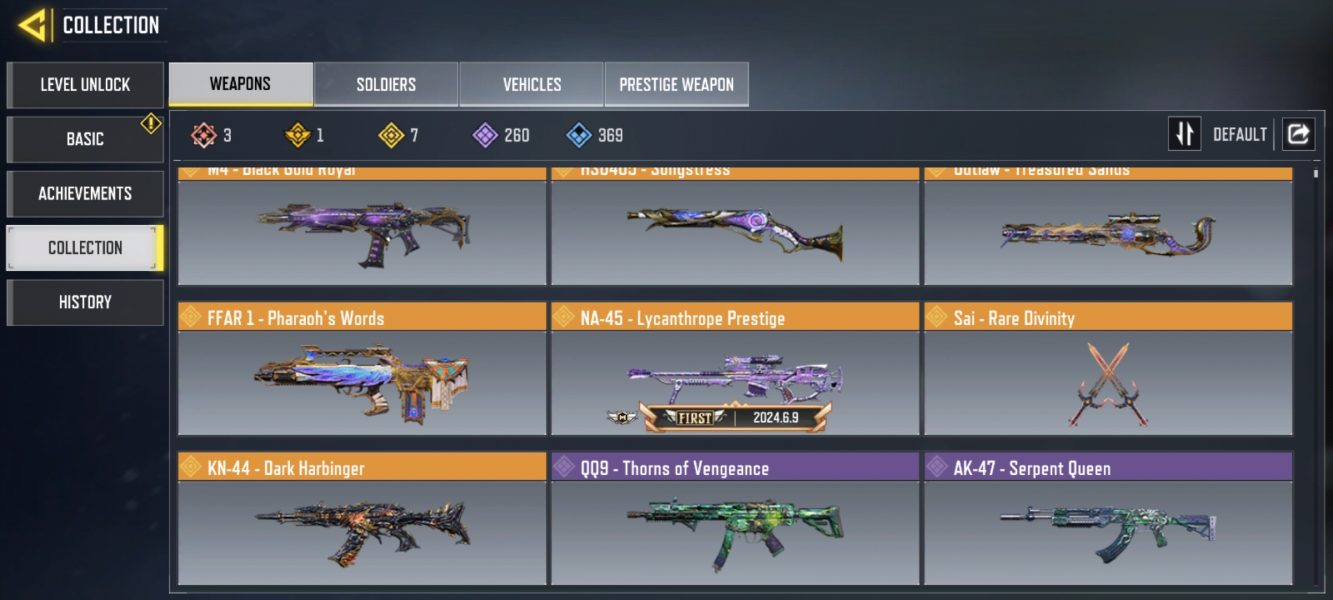Go back using the yellow arrow

pos(33,24)
